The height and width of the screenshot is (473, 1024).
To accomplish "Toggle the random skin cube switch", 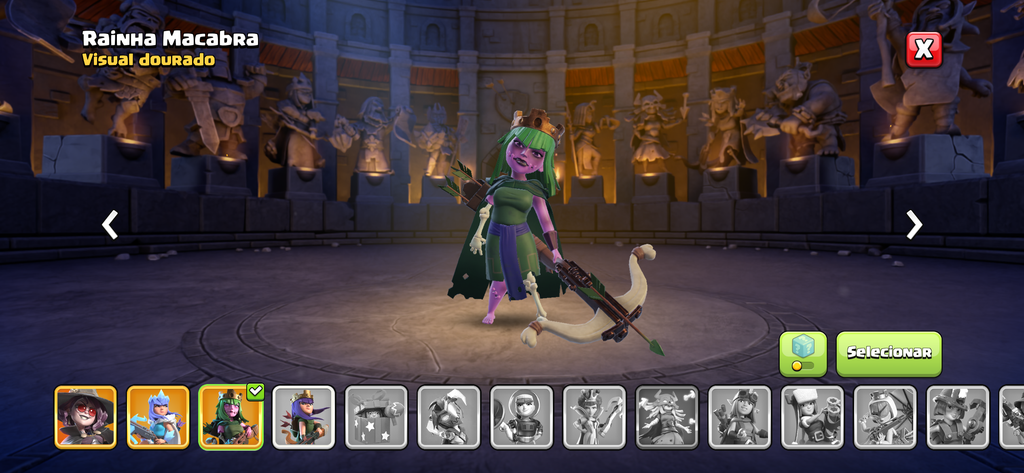I will (803, 353).
